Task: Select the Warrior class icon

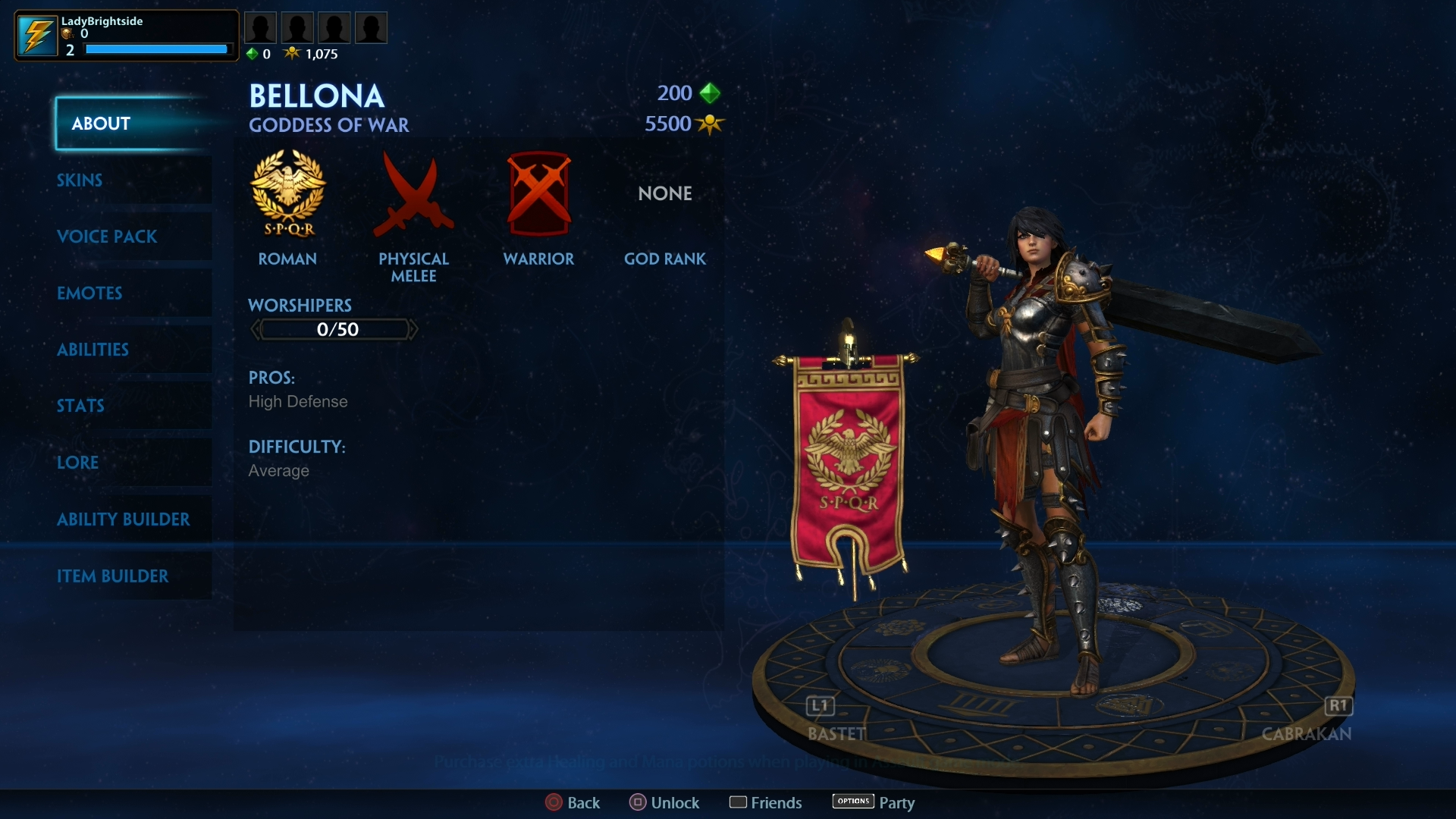Action: click(x=538, y=193)
